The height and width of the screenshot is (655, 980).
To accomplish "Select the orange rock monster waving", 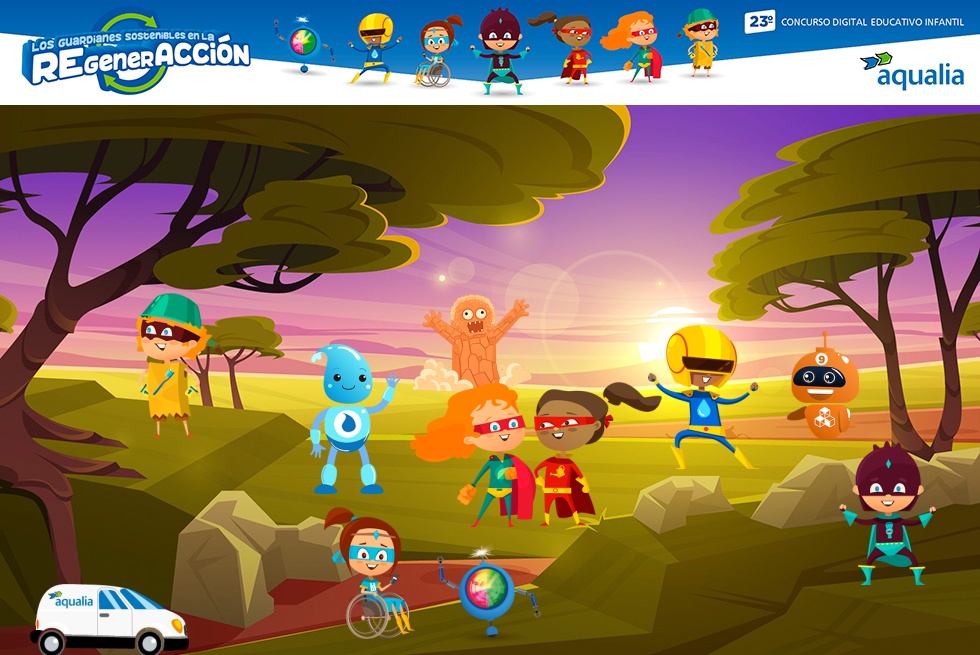I will (x=473, y=338).
